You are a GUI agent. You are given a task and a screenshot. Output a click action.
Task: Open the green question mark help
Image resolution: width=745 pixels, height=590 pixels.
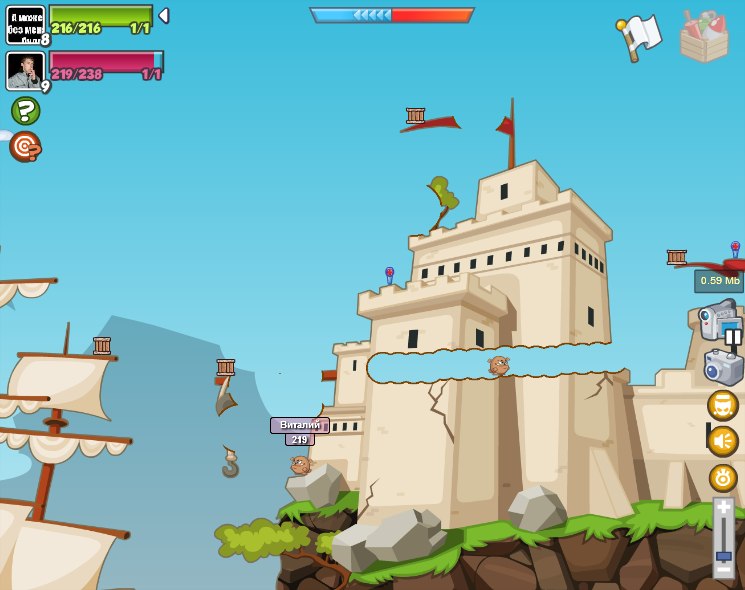25,110
